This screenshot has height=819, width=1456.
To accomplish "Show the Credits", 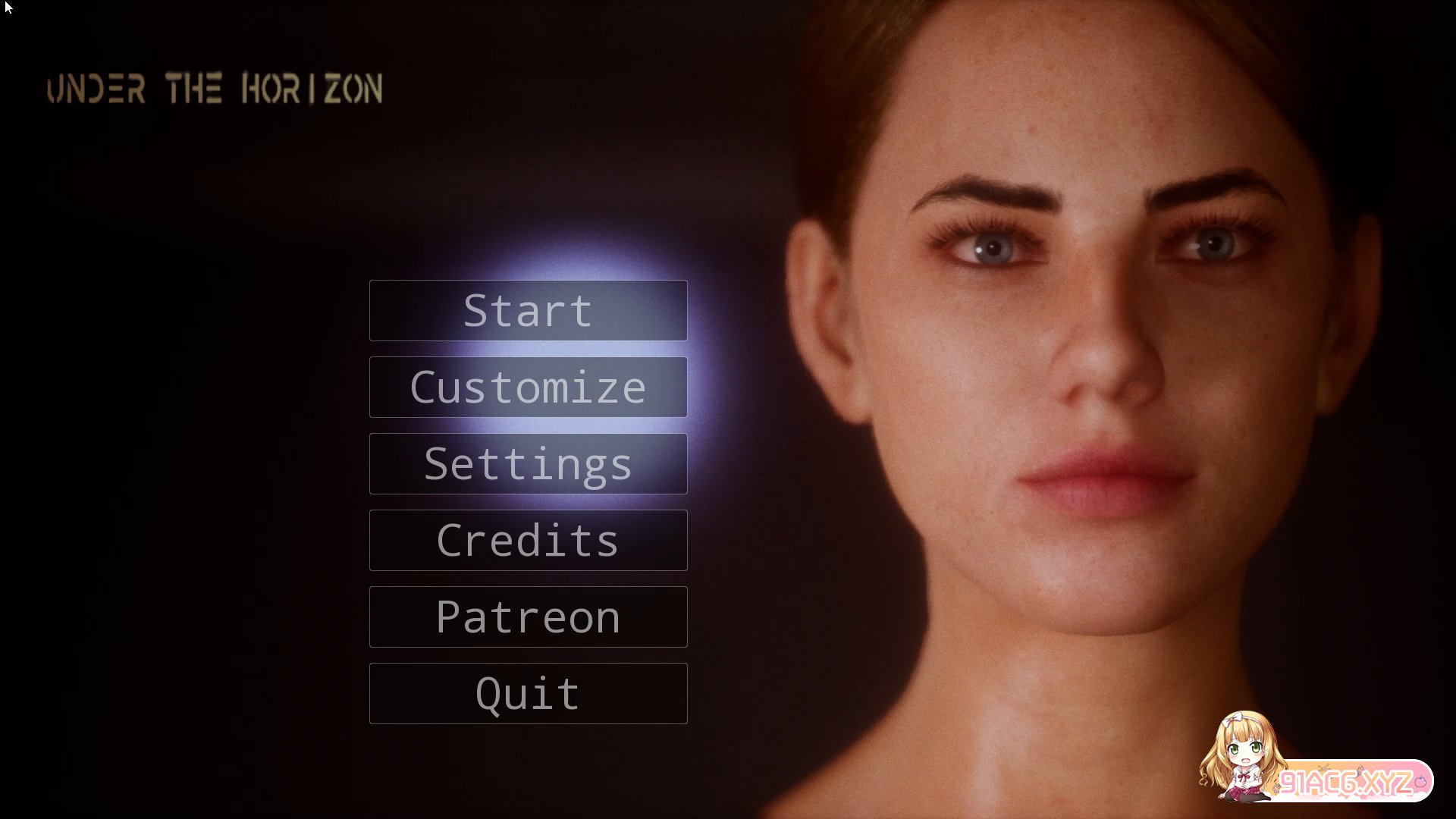I will coord(528,541).
